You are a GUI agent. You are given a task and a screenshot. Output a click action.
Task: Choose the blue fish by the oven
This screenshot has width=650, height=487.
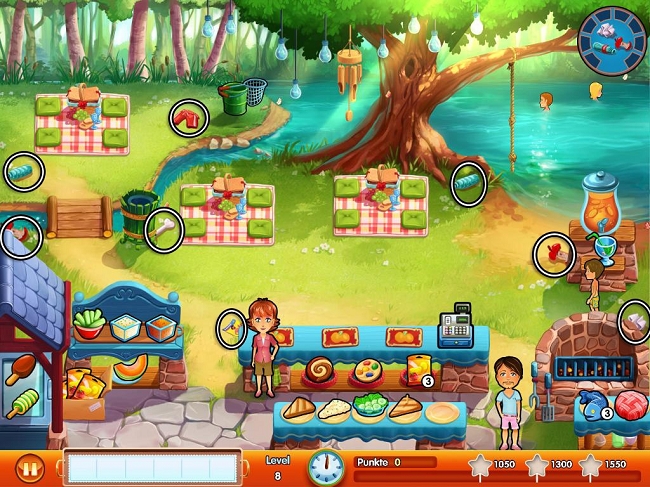point(593,405)
